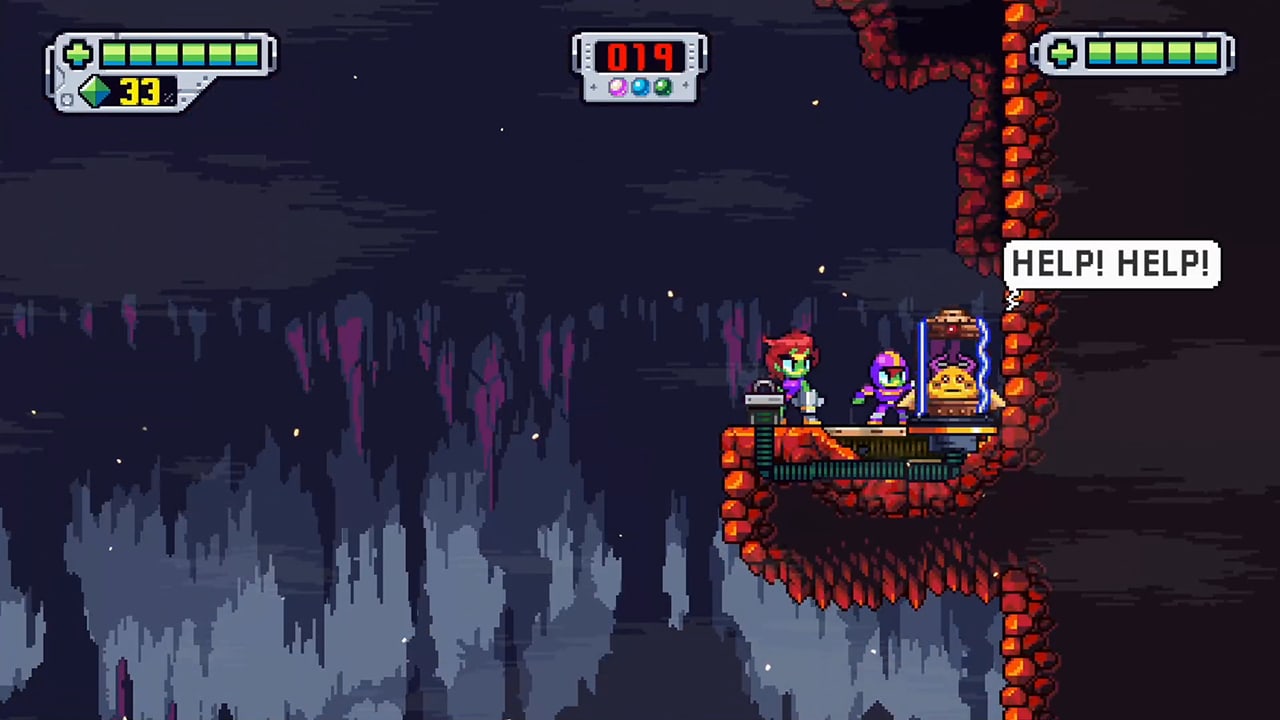The height and width of the screenshot is (720, 1280).
Task: Click the middle segment of the left health bar
Action: point(168,55)
